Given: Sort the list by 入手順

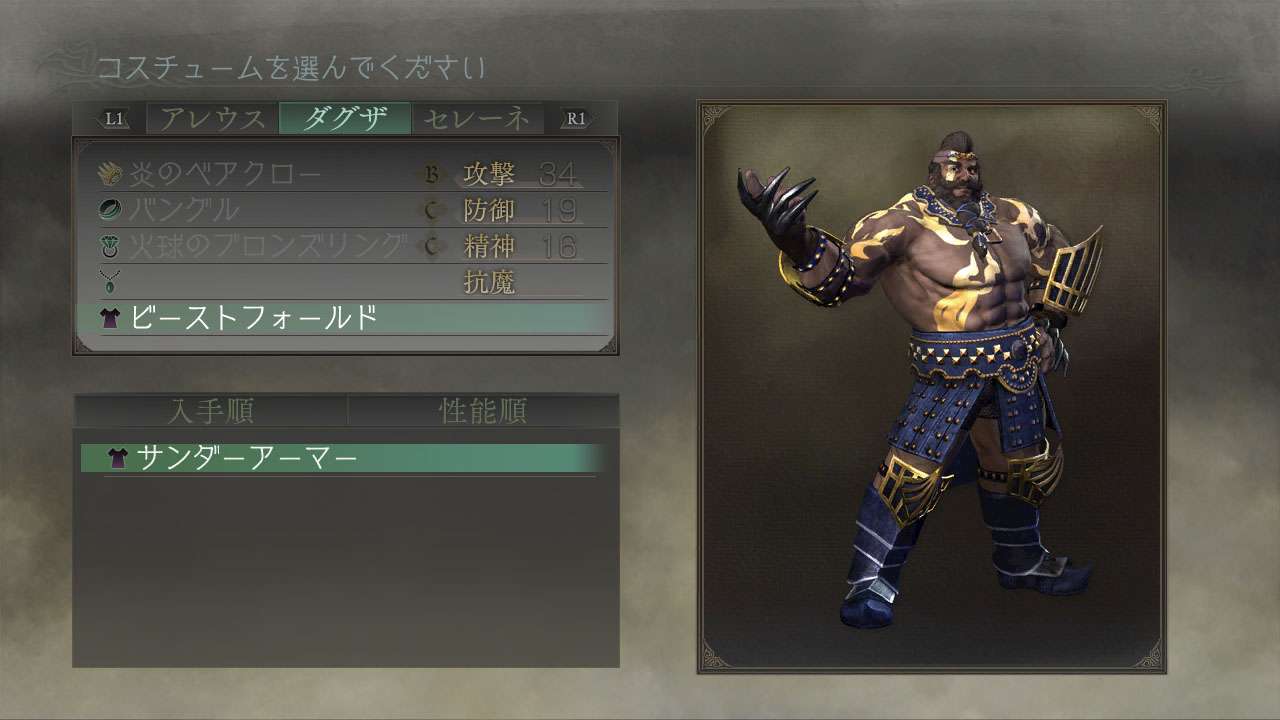Looking at the screenshot, I should point(210,411).
